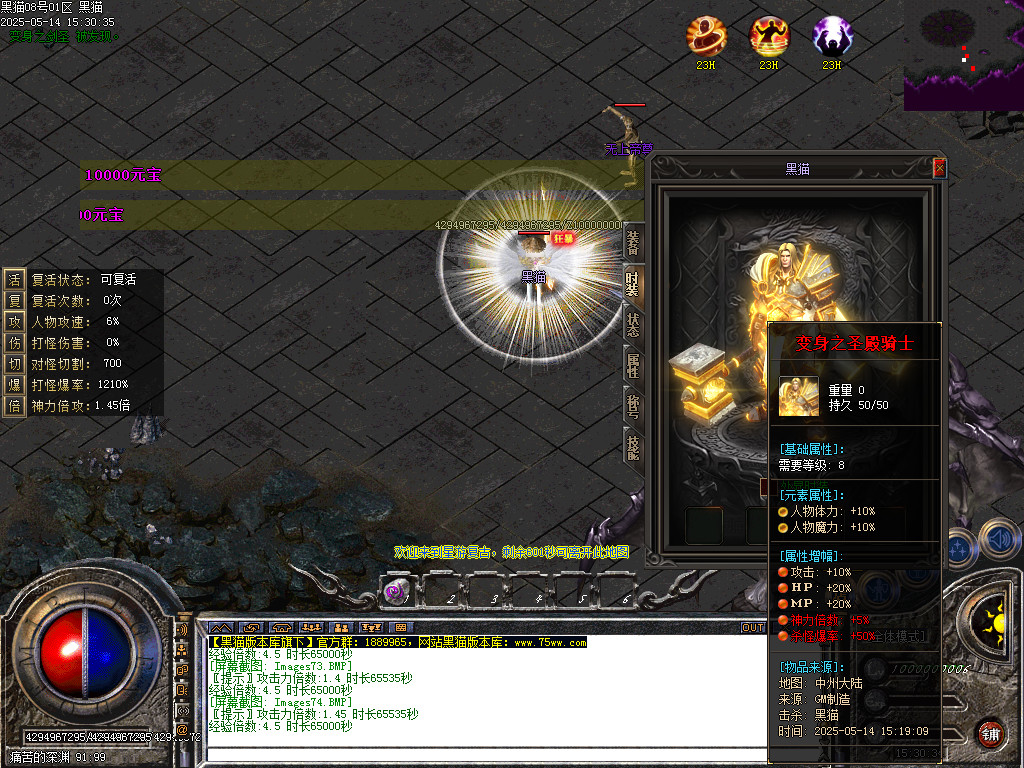Select the 属性 attributes tab
Viewport: 1024px width, 768px height.
click(633, 367)
